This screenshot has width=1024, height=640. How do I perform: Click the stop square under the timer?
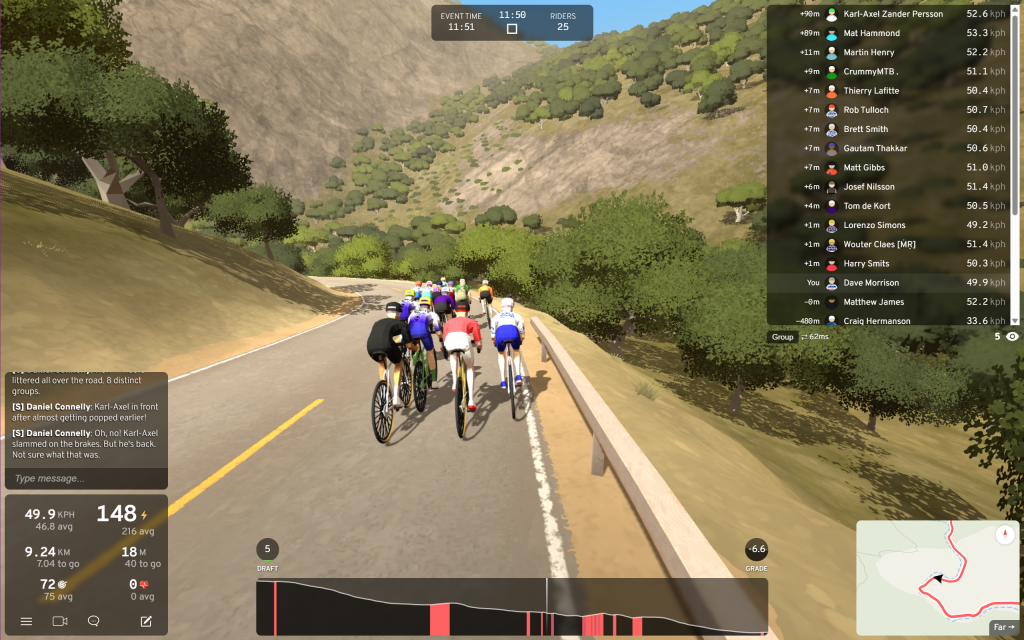point(512,29)
